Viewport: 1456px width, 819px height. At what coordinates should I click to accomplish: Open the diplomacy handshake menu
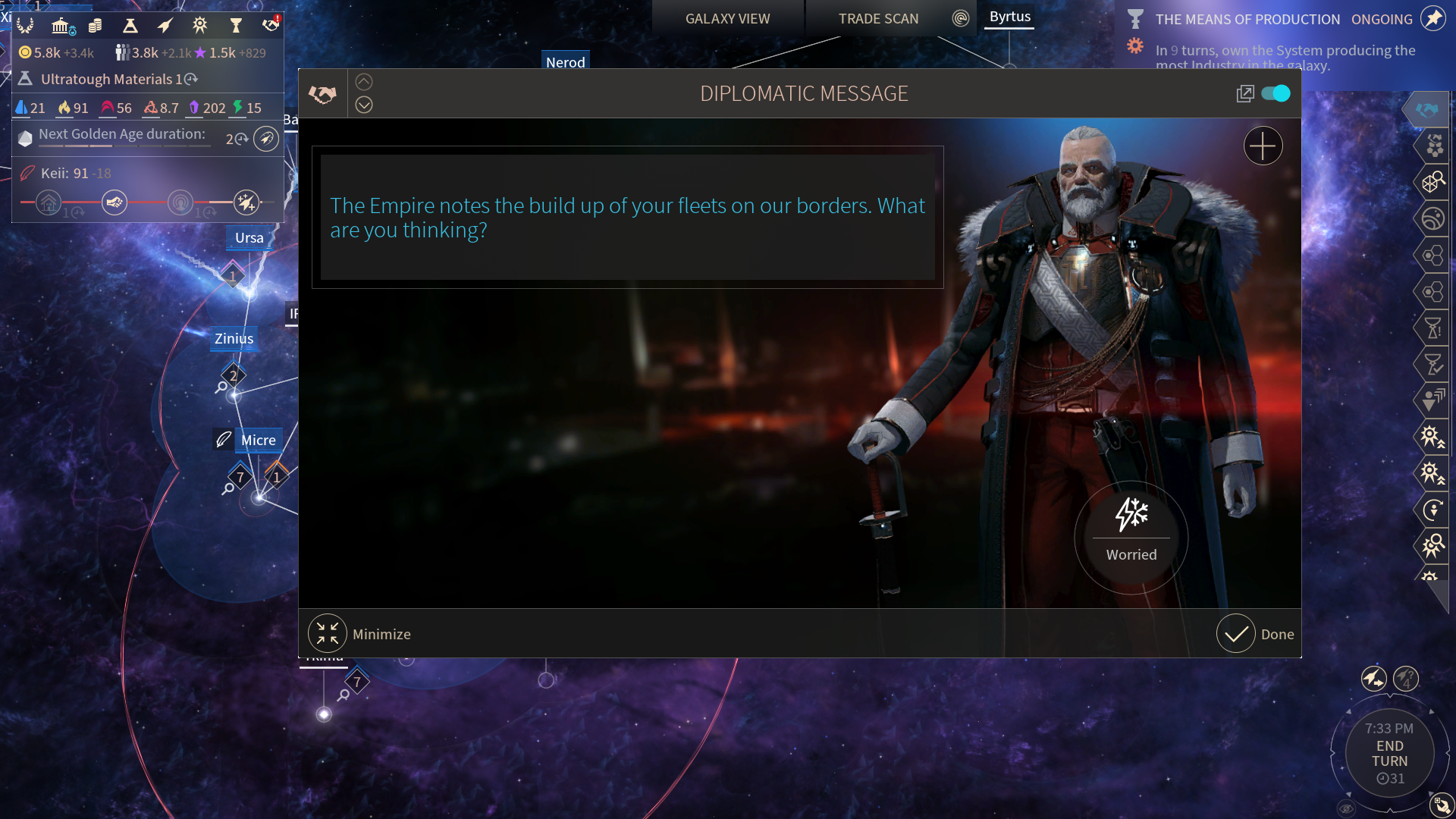pyautogui.click(x=271, y=26)
